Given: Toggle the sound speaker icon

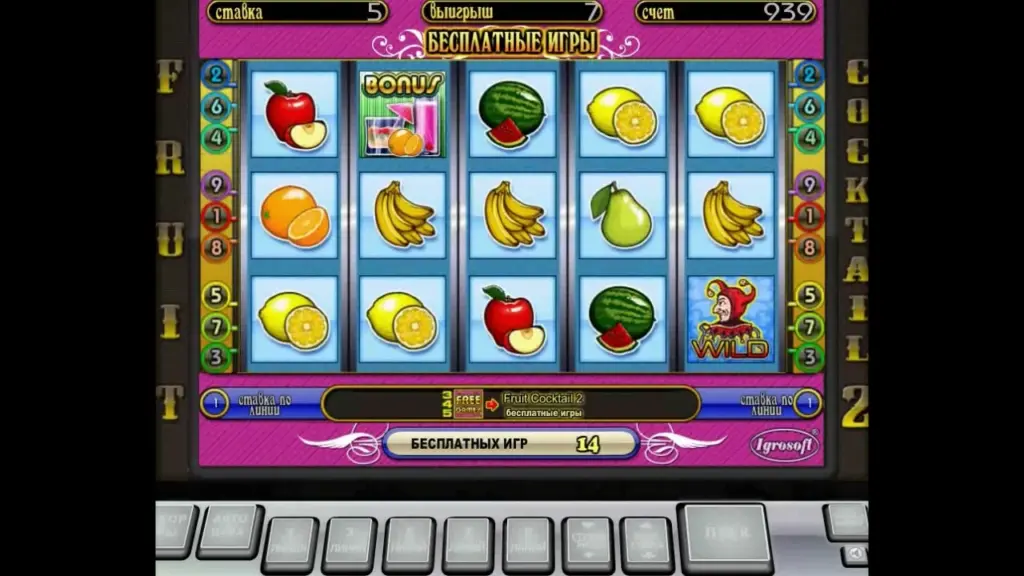Looking at the screenshot, I should click(855, 553).
